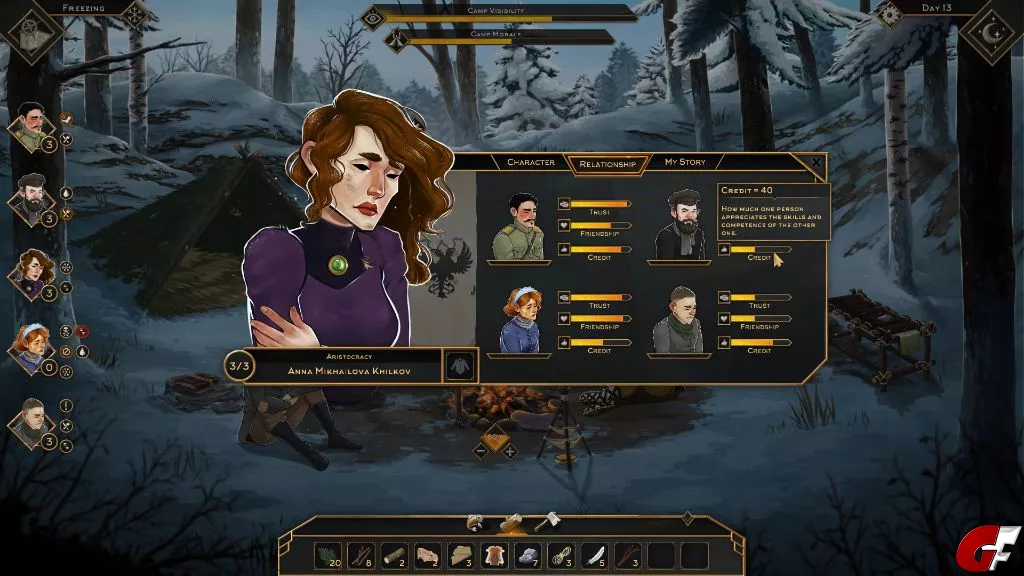Screen dimensions: 1024x576
Task: Switch to the Character tab
Action: click(x=530, y=162)
